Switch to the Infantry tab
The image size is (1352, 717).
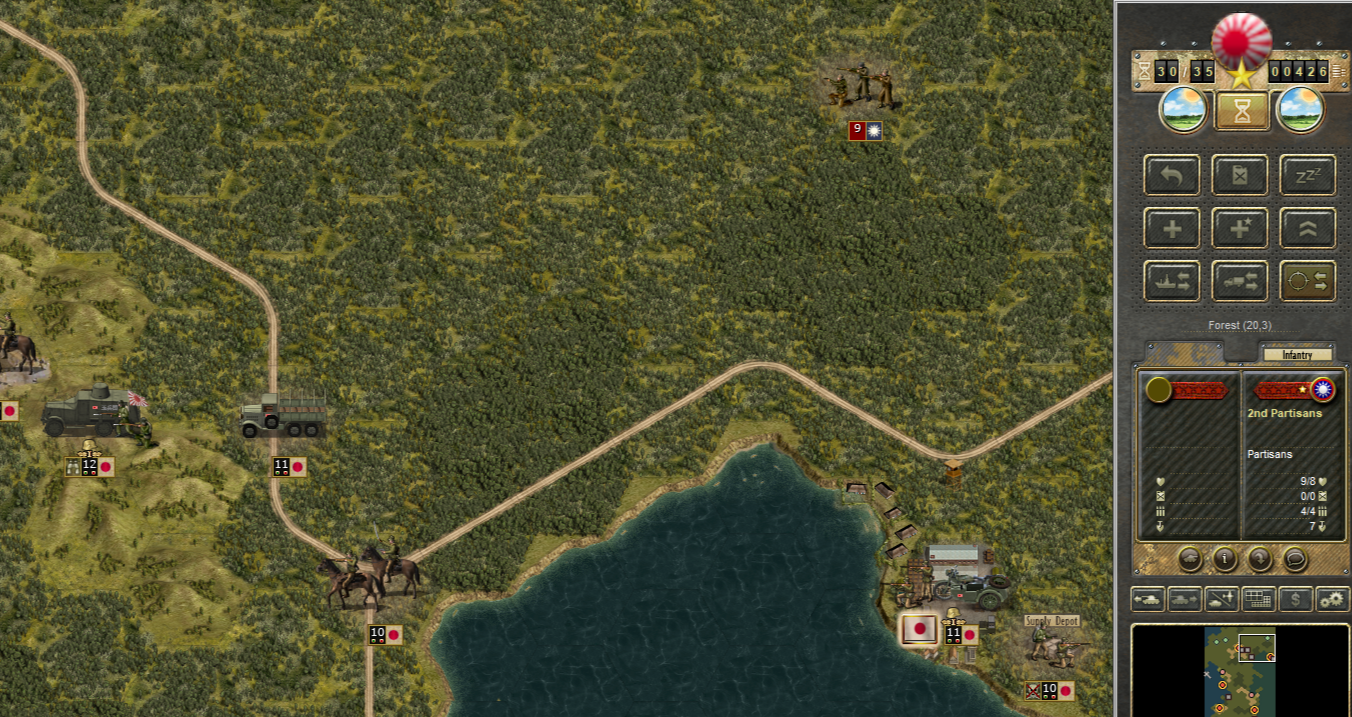click(x=1297, y=354)
